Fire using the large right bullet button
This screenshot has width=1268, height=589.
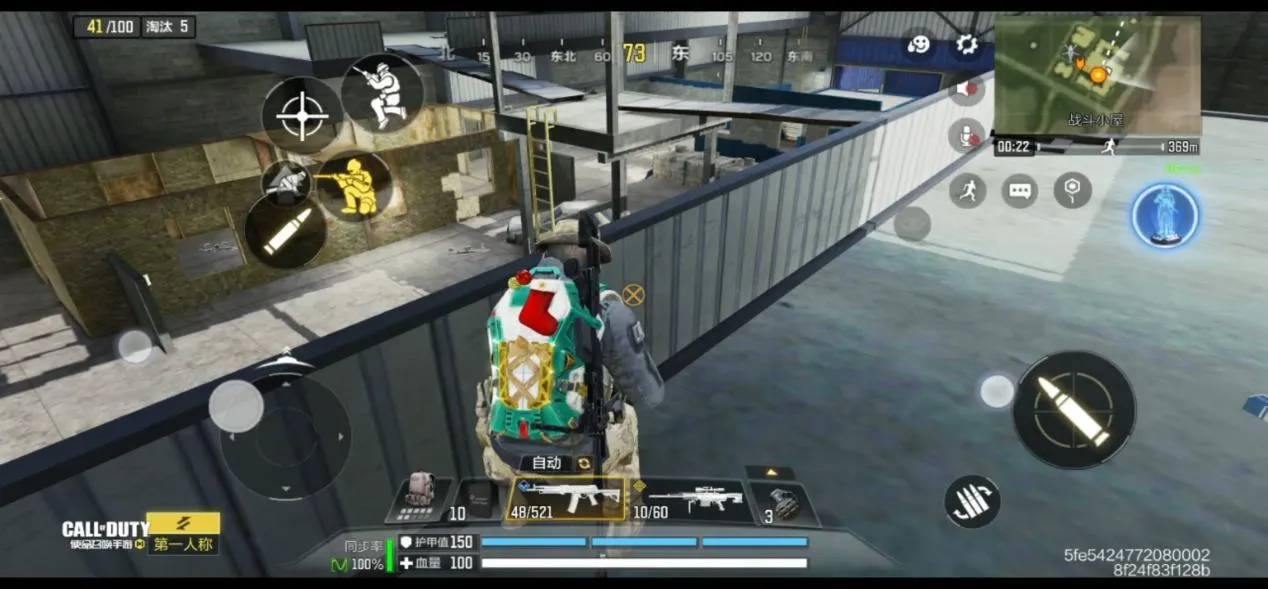(1074, 410)
